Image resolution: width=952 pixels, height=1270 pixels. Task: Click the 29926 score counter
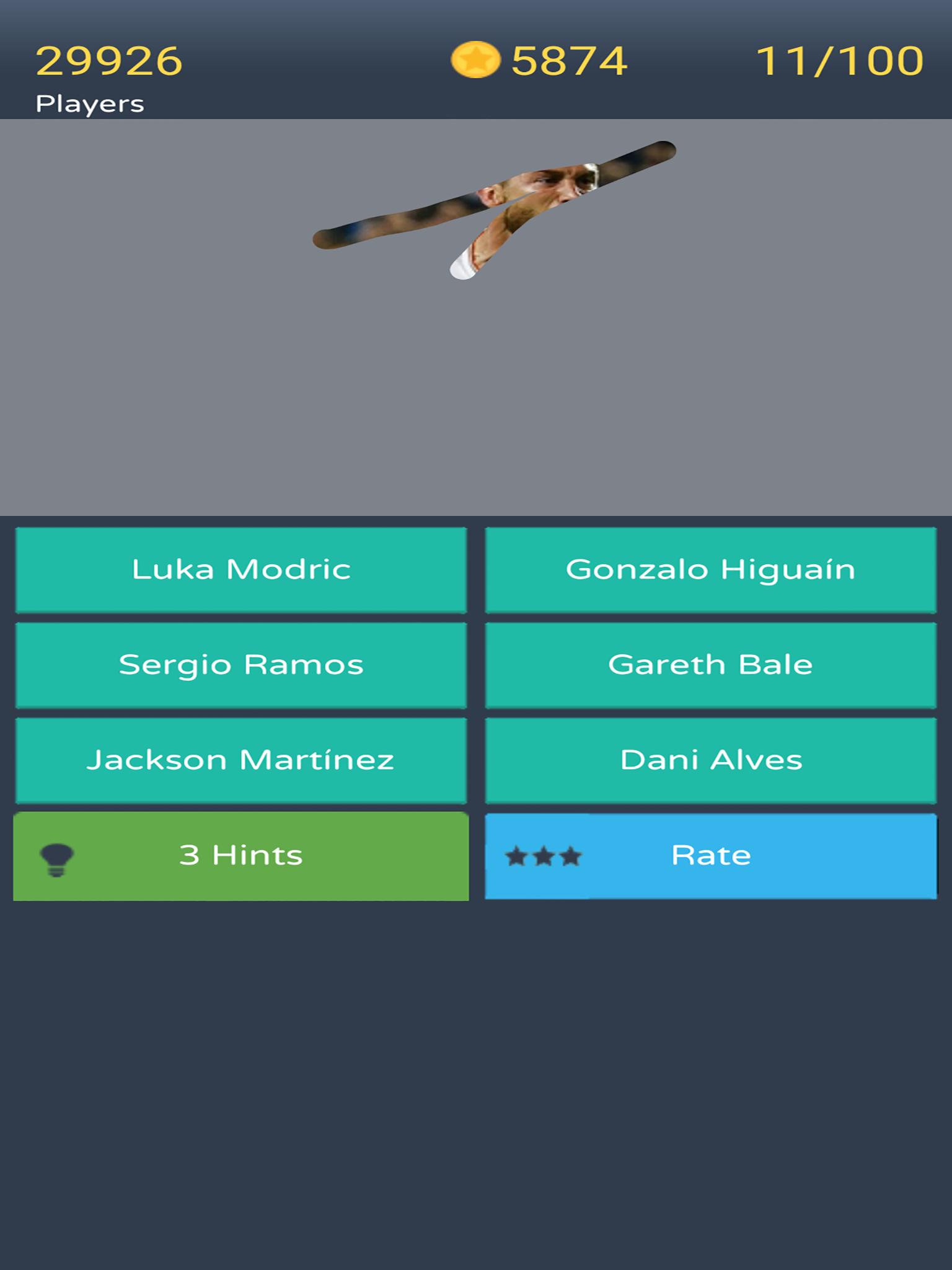[110, 59]
